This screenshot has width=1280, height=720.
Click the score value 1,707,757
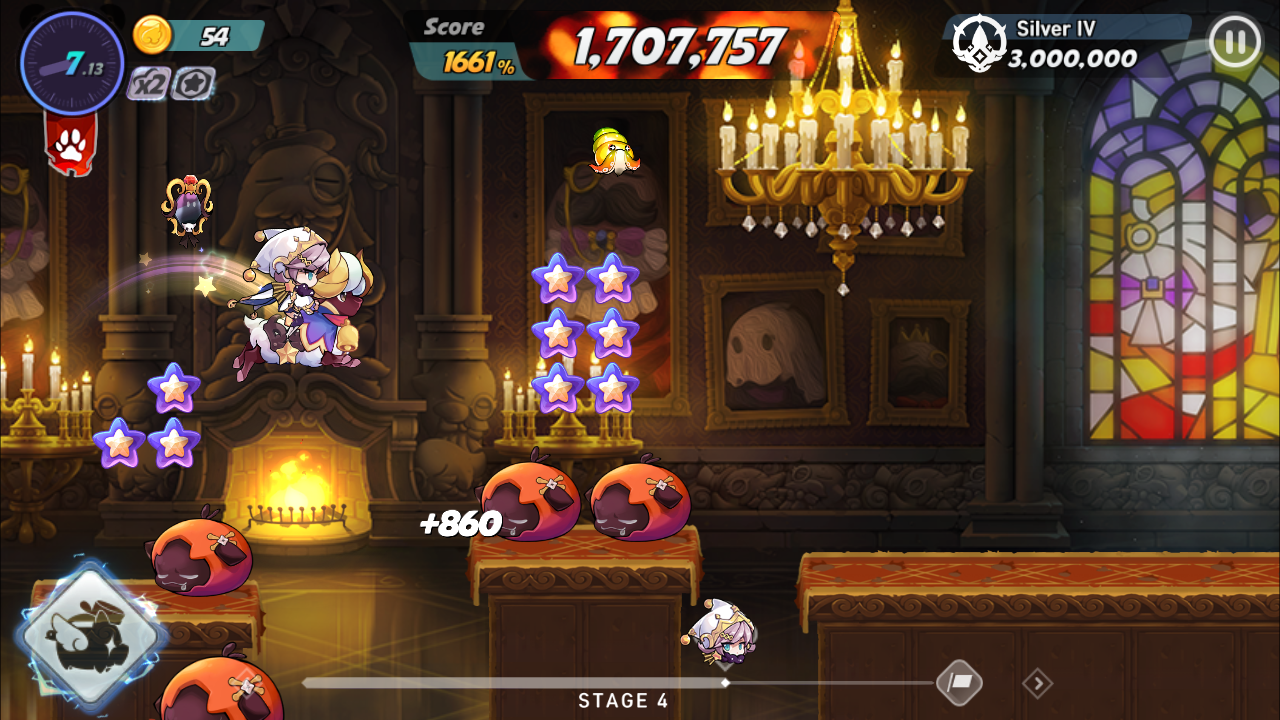(676, 44)
